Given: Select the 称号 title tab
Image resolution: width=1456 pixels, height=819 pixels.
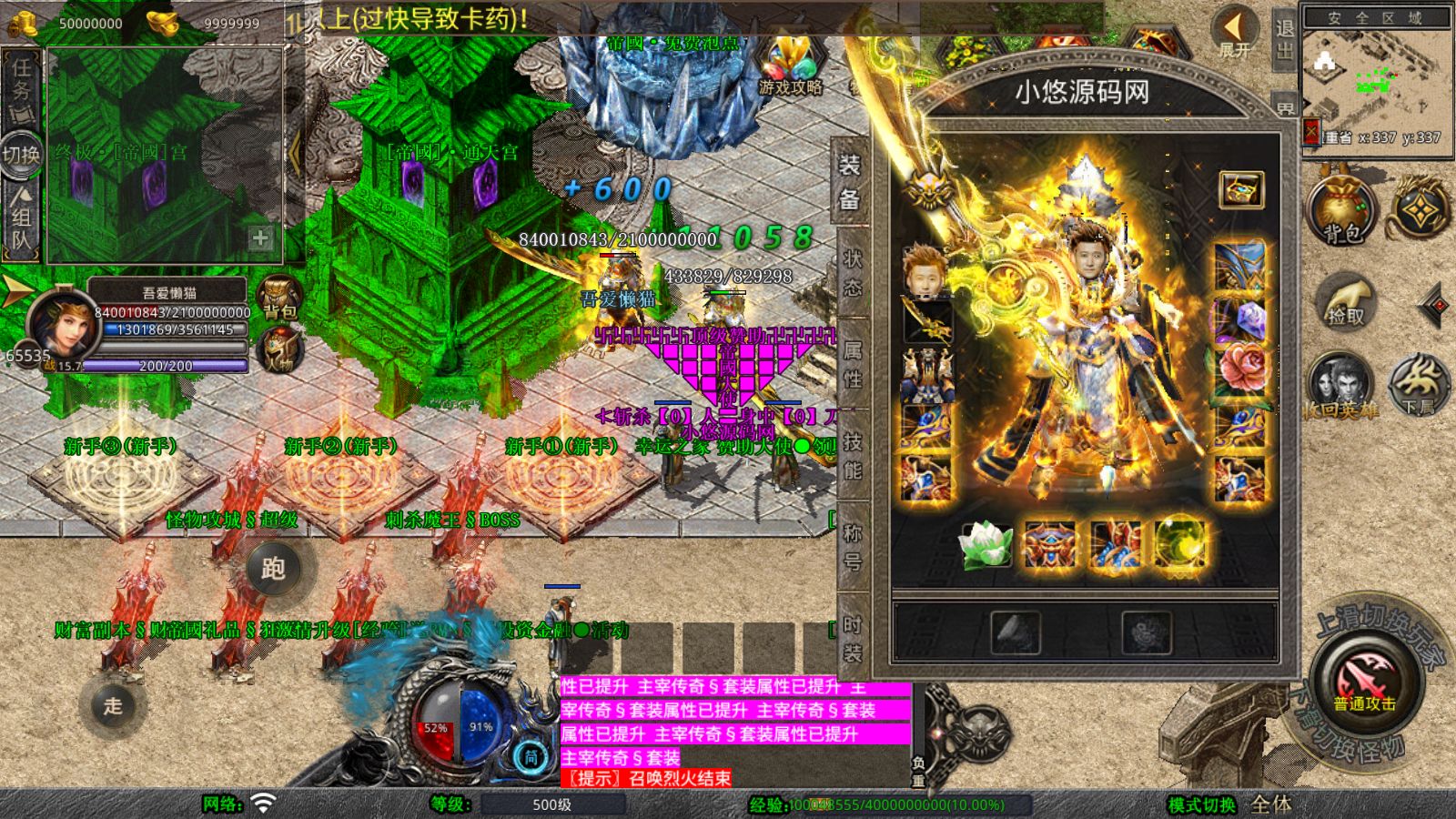Looking at the screenshot, I should [x=852, y=546].
